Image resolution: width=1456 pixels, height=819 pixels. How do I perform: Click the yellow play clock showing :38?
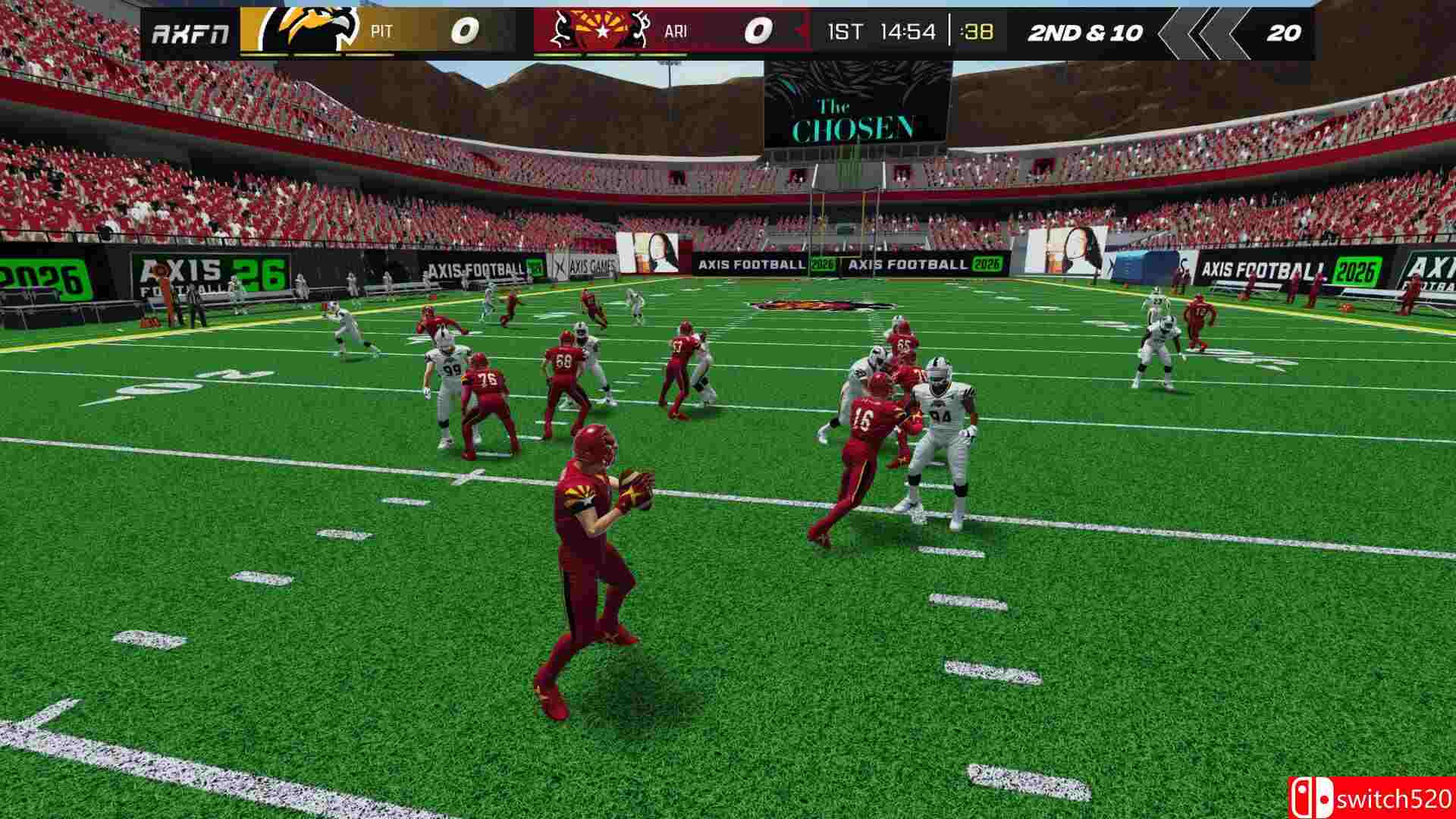click(978, 31)
